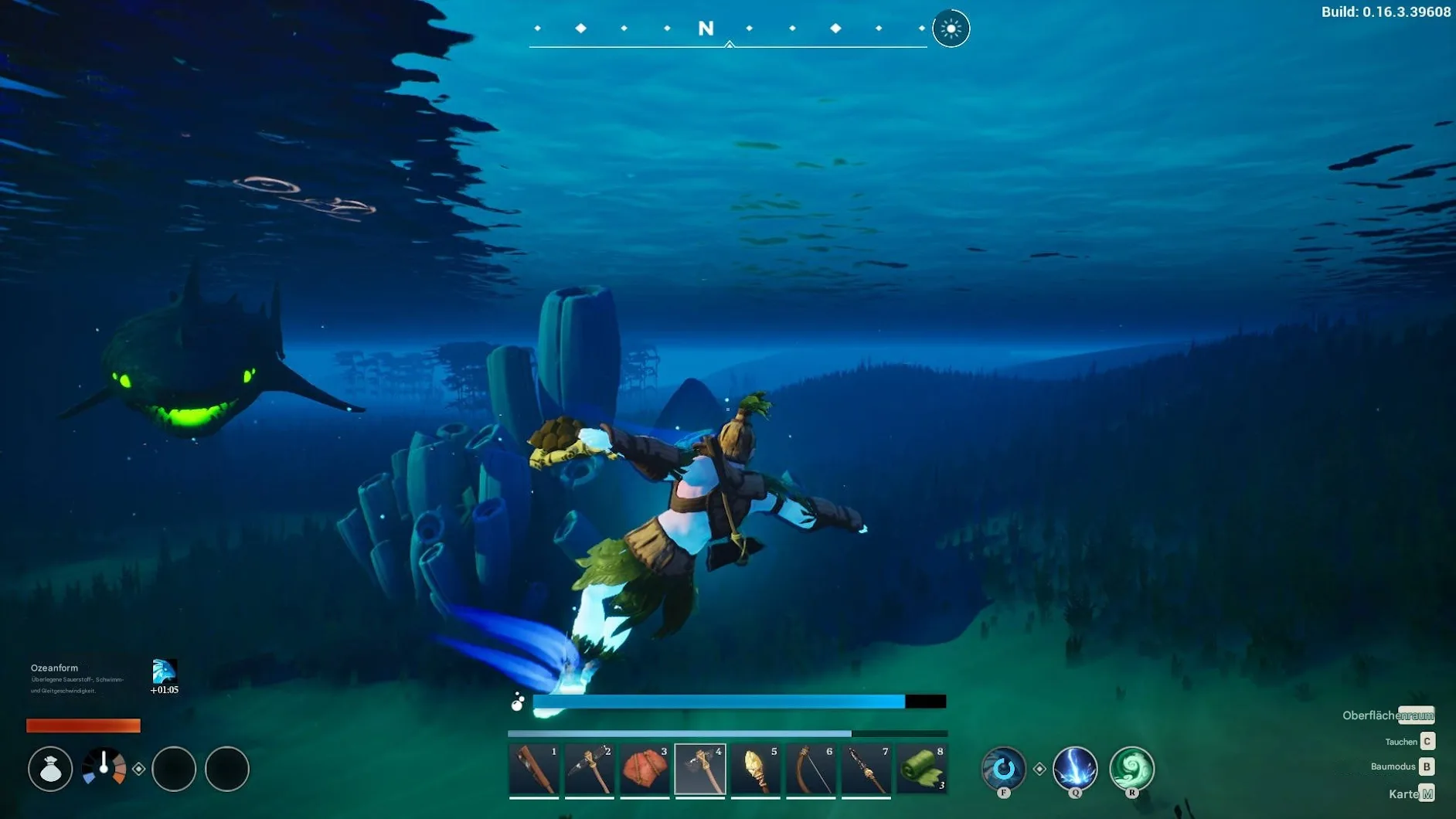Cast the blue lightning strike ability
Viewport: 1456px width, 819px height.
tap(1075, 768)
